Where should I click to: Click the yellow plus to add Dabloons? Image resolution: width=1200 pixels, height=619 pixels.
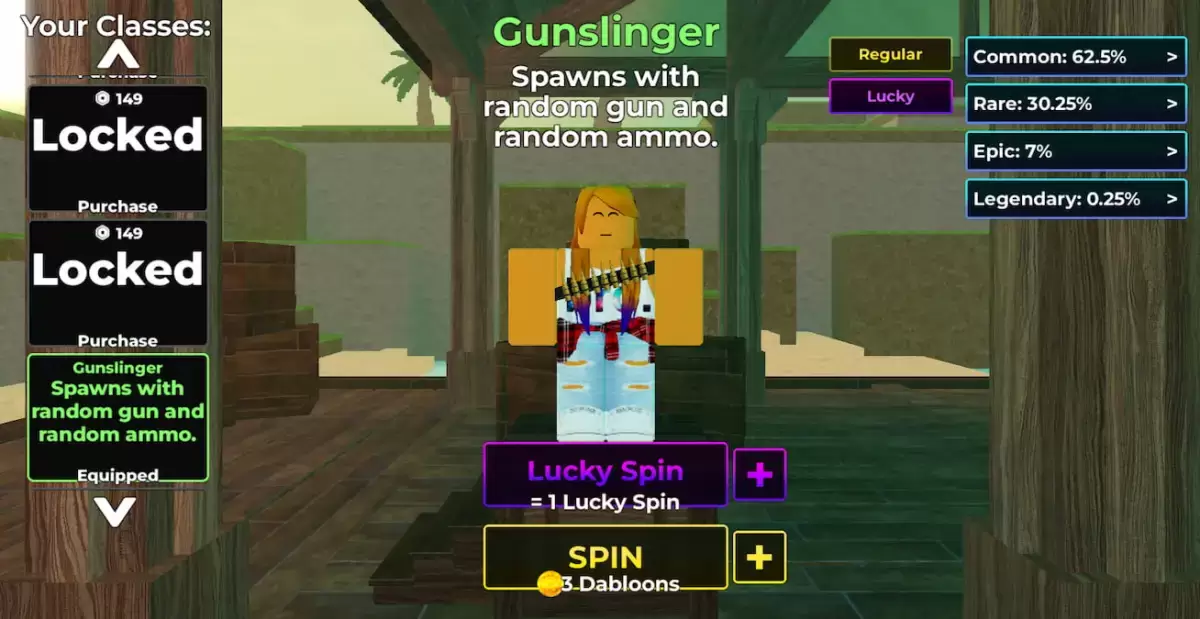tap(760, 557)
